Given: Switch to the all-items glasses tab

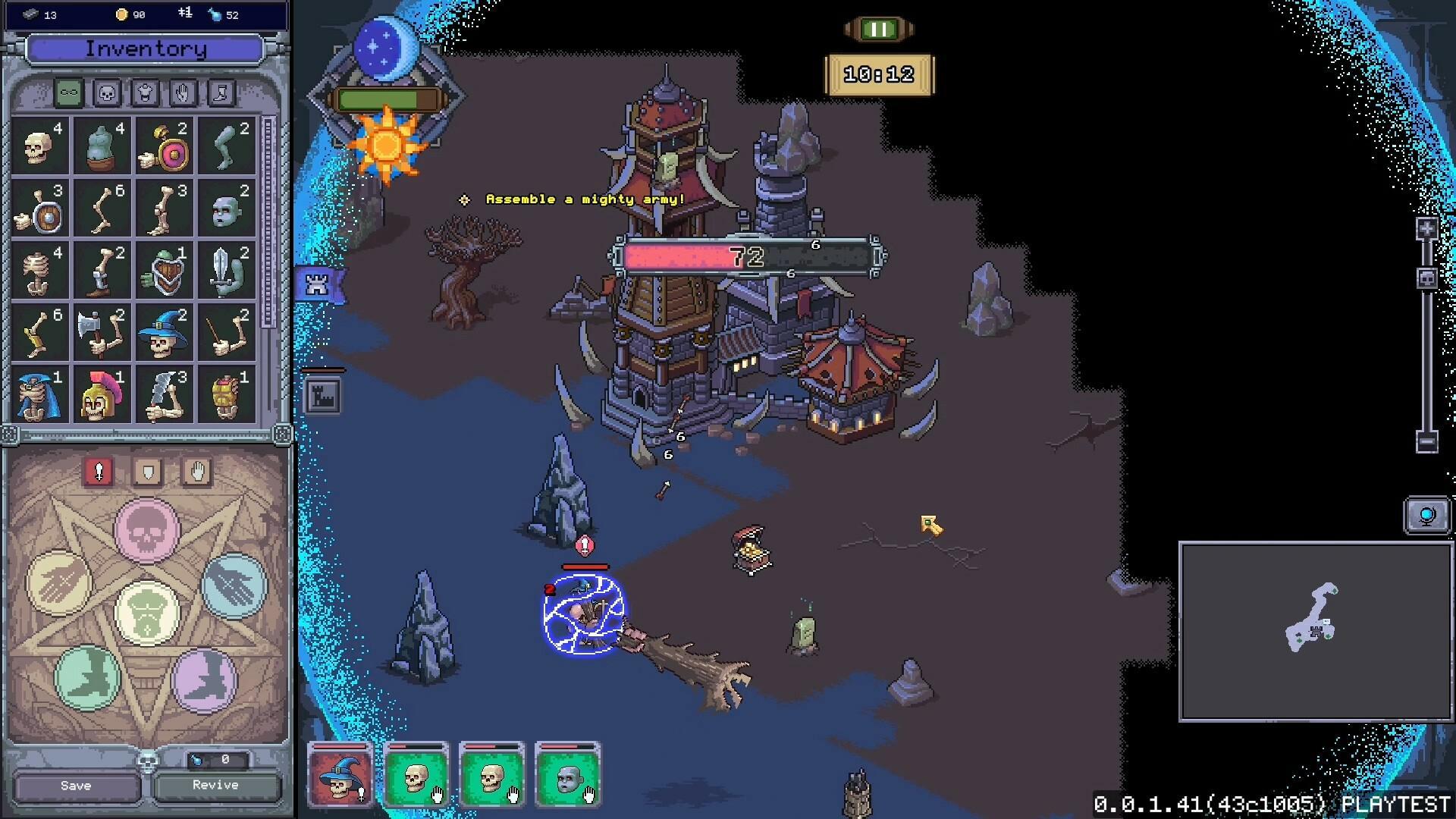Looking at the screenshot, I should pyautogui.click(x=70, y=93).
